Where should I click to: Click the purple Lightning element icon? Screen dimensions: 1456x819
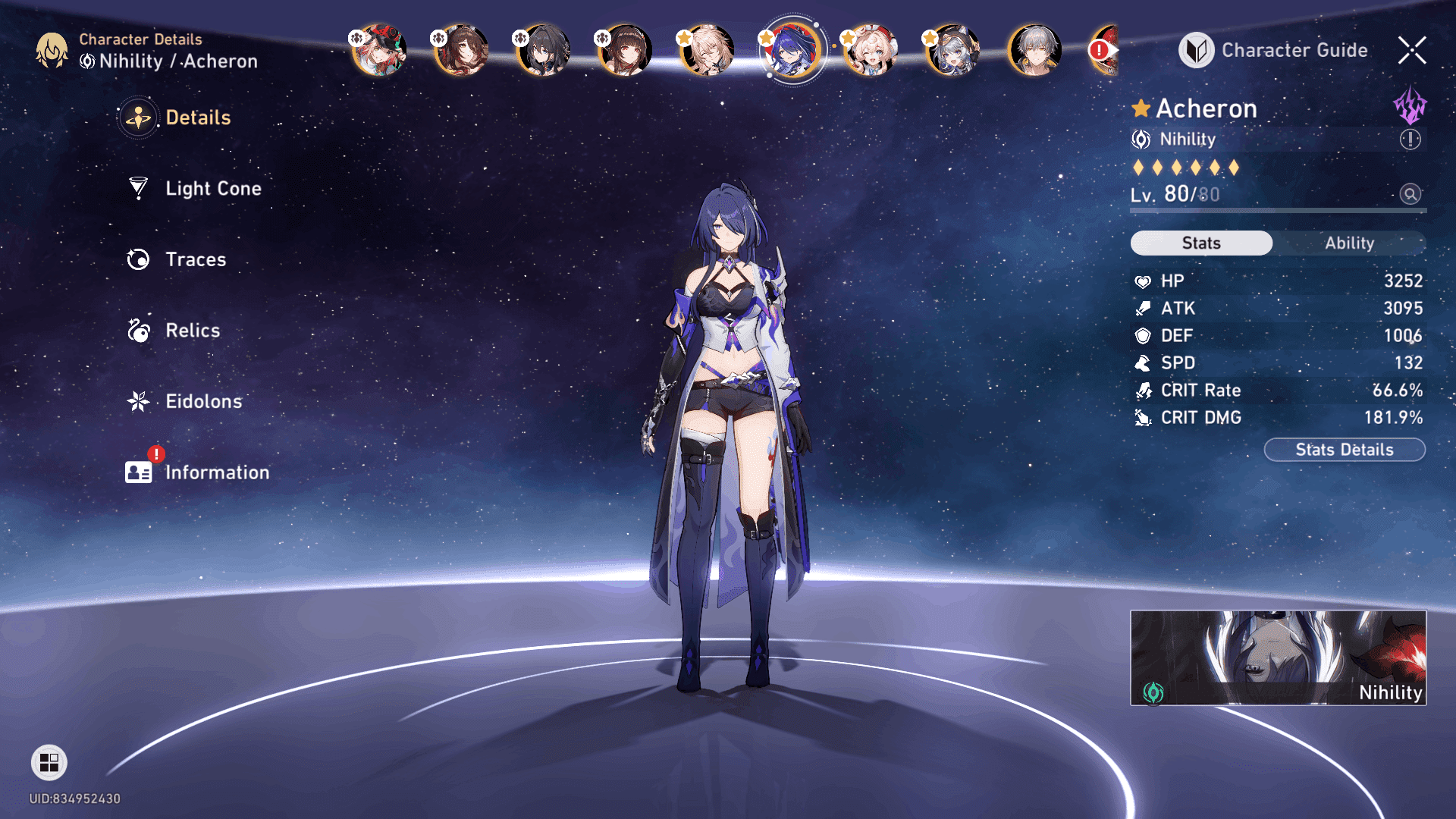1410,105
